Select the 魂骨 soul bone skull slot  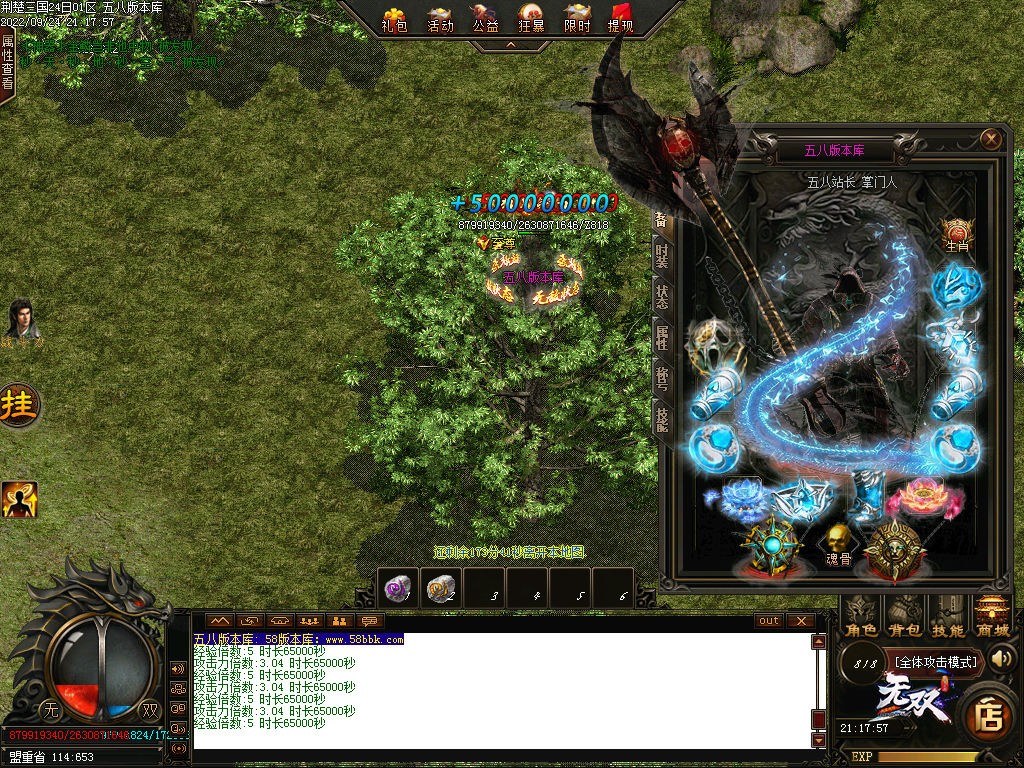click(x=838, y=545)
